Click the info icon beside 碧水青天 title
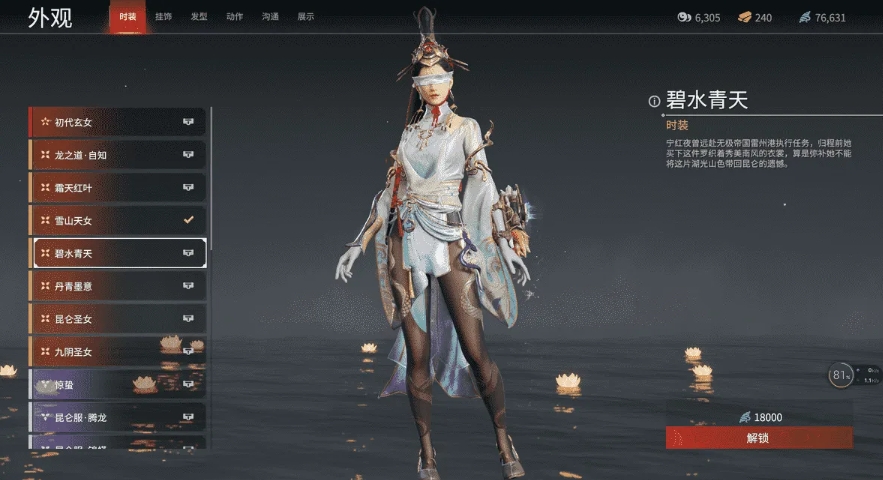Image resolution: width=883 pixels, height=480 pixels. 654,101
